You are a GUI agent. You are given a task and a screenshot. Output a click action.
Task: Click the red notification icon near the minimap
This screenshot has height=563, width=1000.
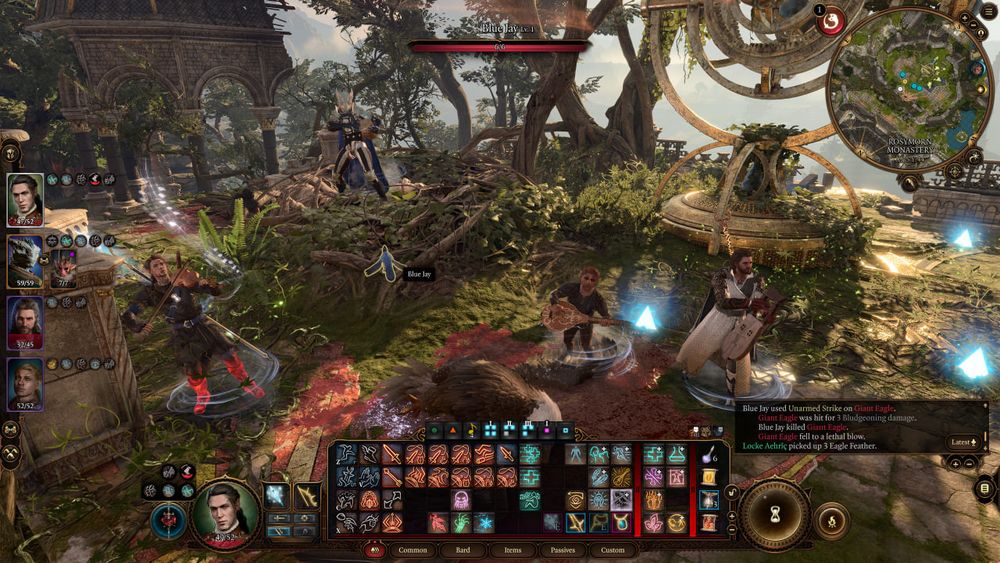(x=830, y=20)
